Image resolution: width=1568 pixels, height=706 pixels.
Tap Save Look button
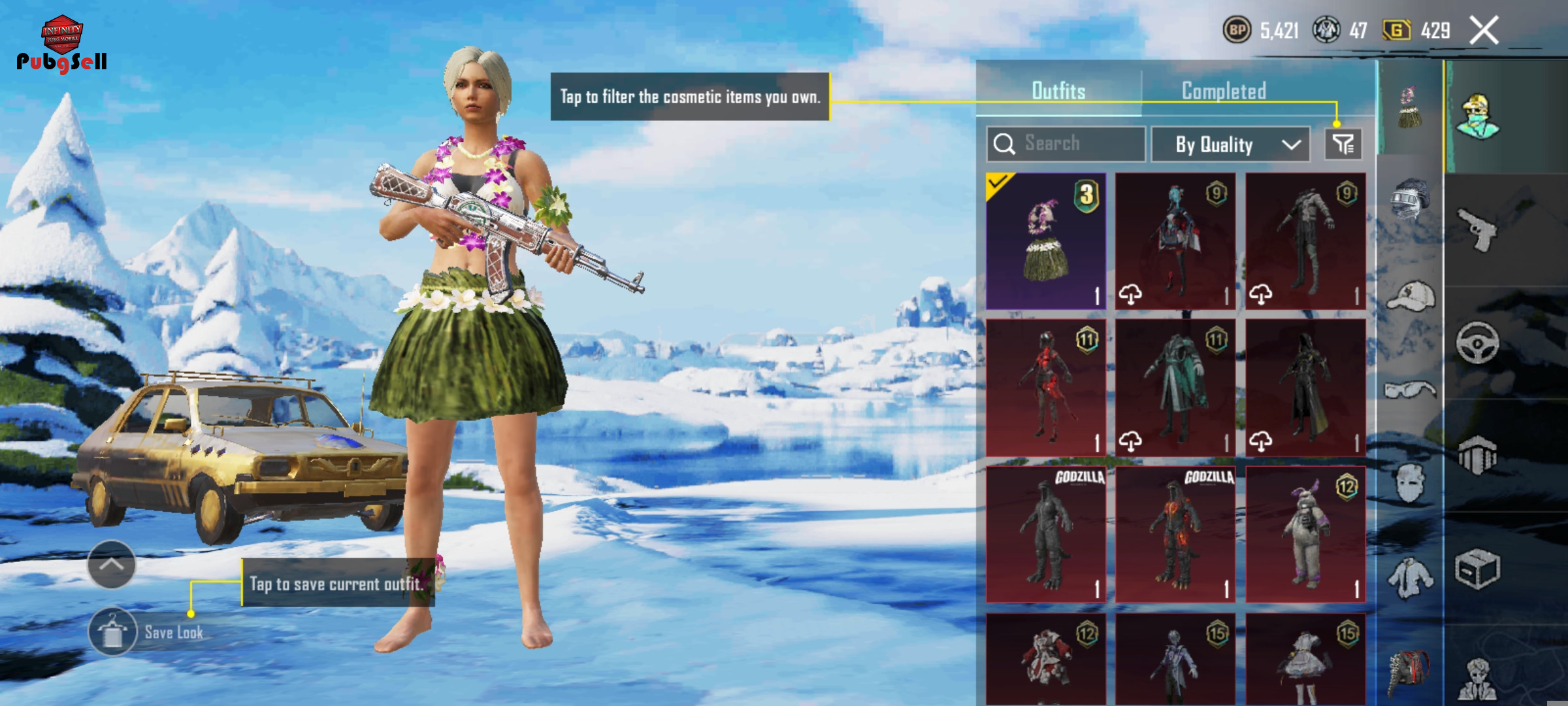click(113, 631)
